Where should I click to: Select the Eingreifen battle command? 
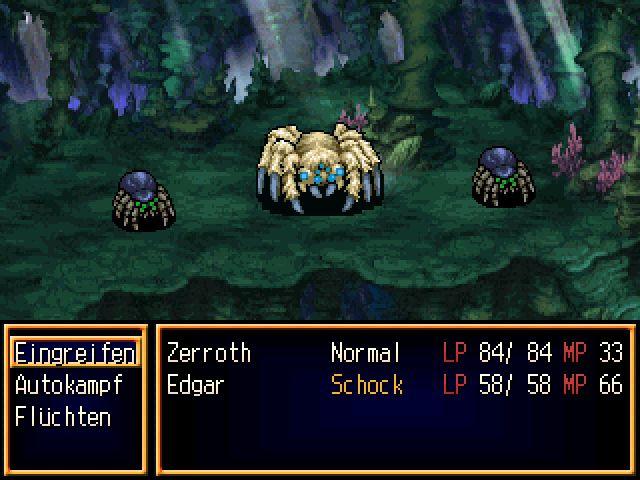coord(75,353)
